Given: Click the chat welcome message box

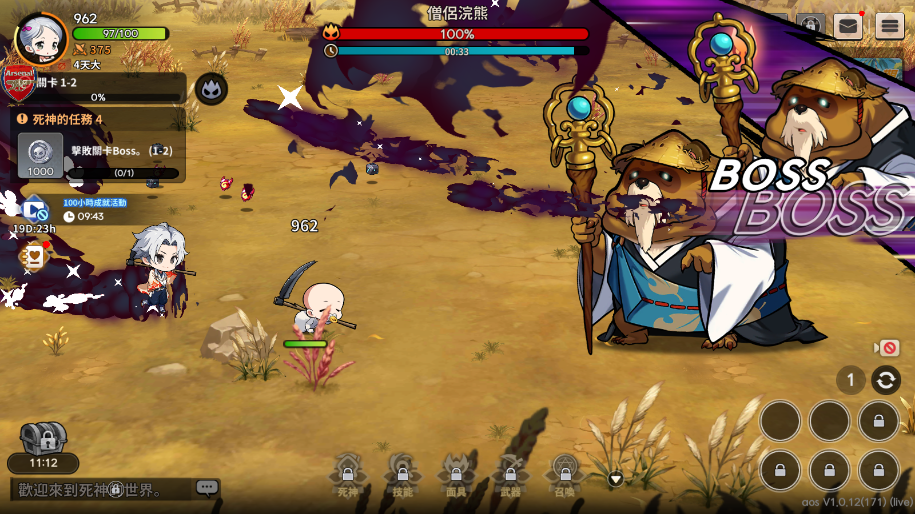Looking at the screenshot, I should [100, 489].
